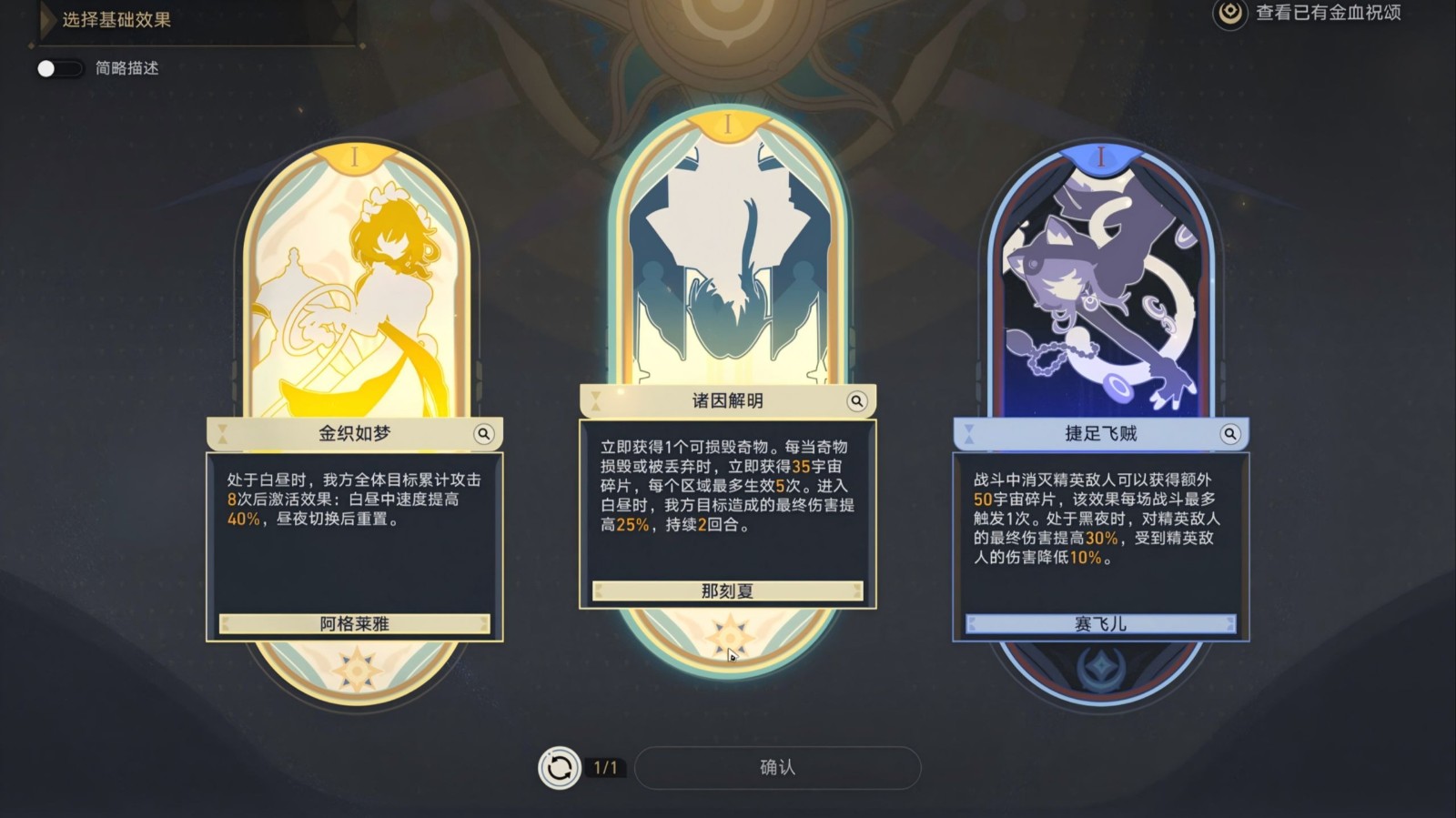Expand the chevron on the 捷足飞贼 title bar
This screenshot has width=1456, height=818.
967,434
